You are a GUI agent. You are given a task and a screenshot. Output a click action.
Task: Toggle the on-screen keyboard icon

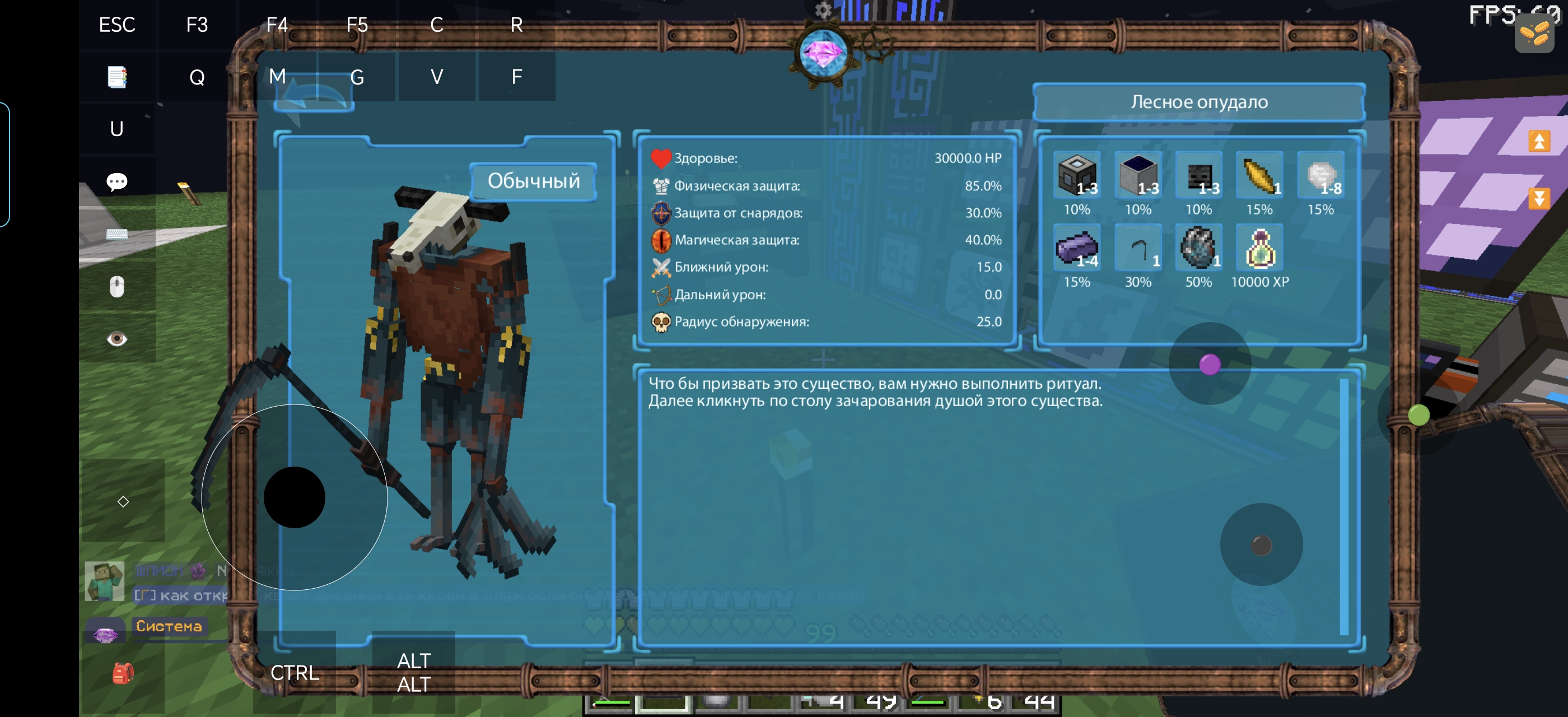click(117, 234)
